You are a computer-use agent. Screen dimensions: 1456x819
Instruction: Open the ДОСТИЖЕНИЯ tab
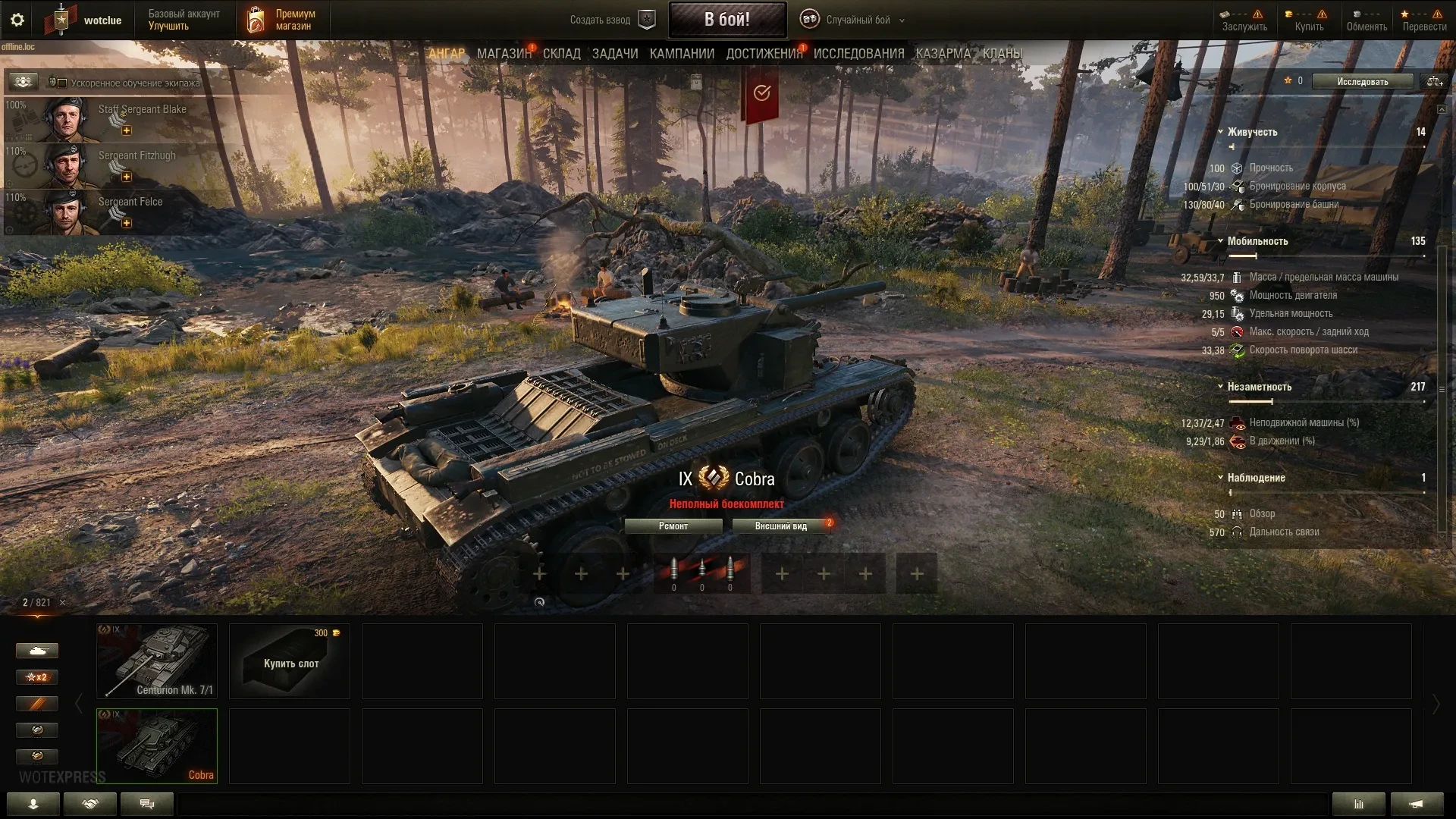point(764,54)
